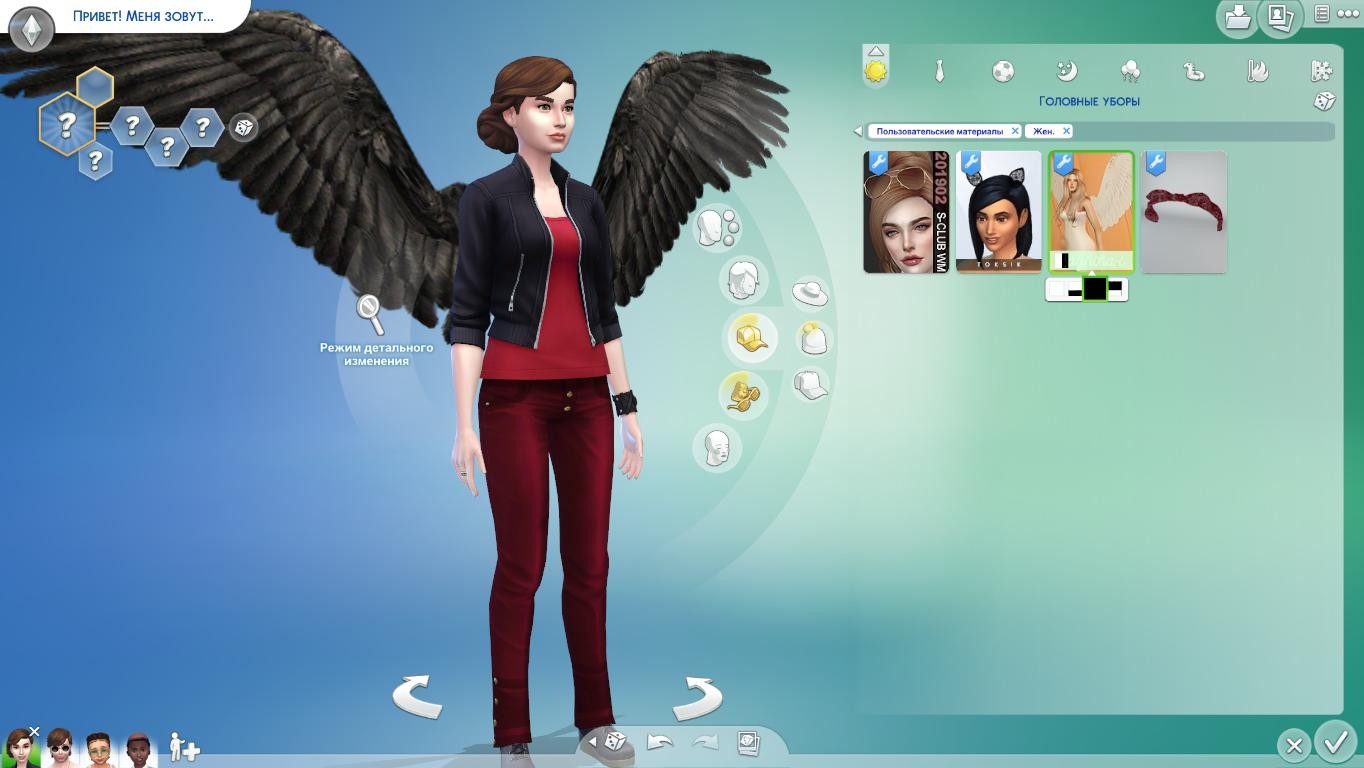This screenshot has width=1364, height=768.
Task: Open the gold sunglasses accessories category
Action: pos(741,394)
